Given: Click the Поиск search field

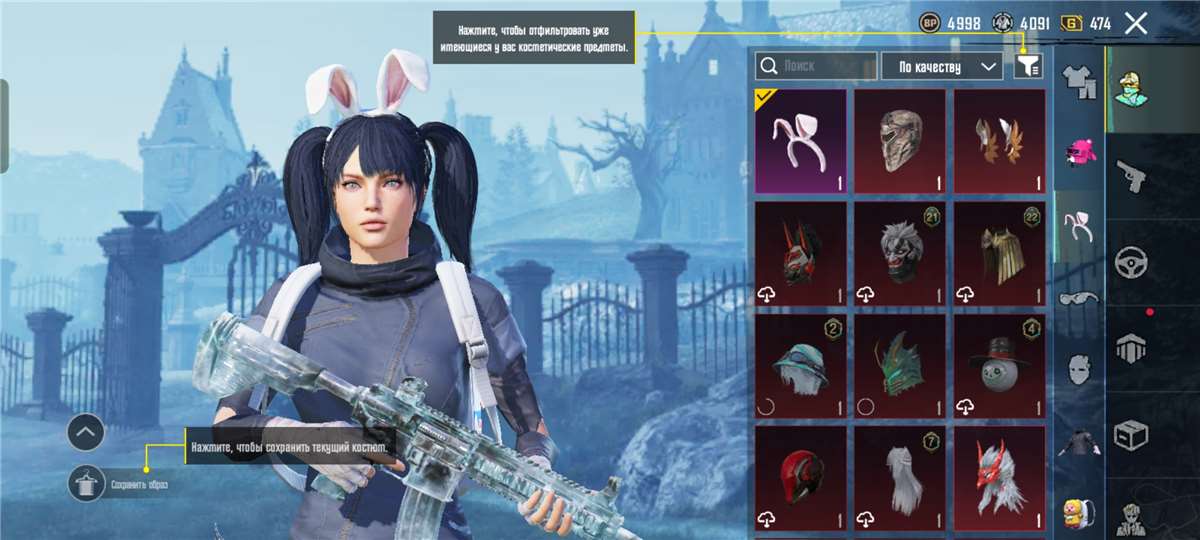Looking at the screenshot, I should point(816,66).
